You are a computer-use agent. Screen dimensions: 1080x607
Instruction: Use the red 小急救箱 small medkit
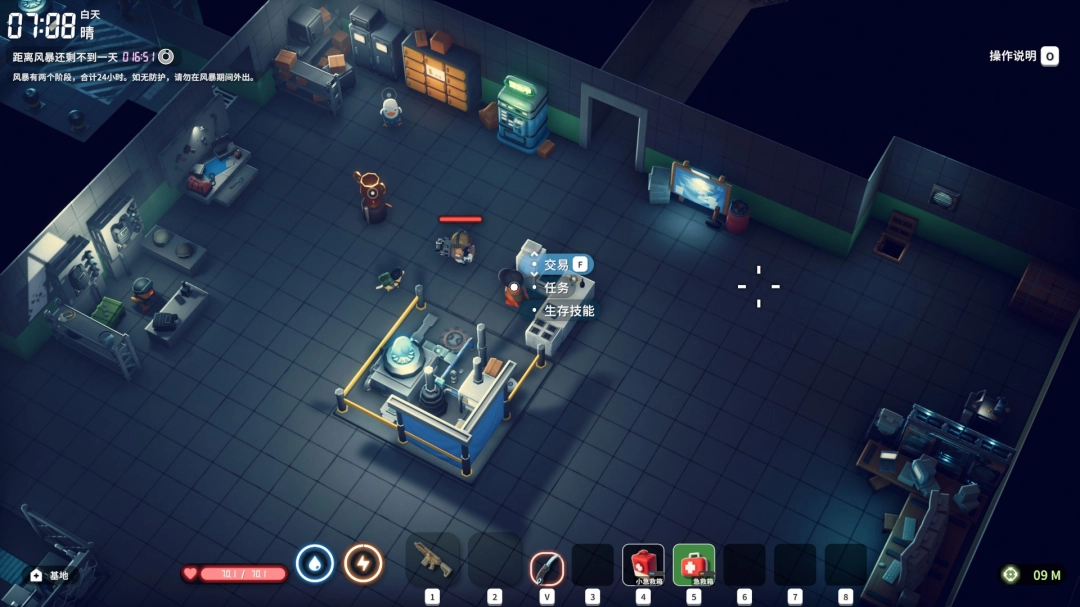(x=643, y=565)
